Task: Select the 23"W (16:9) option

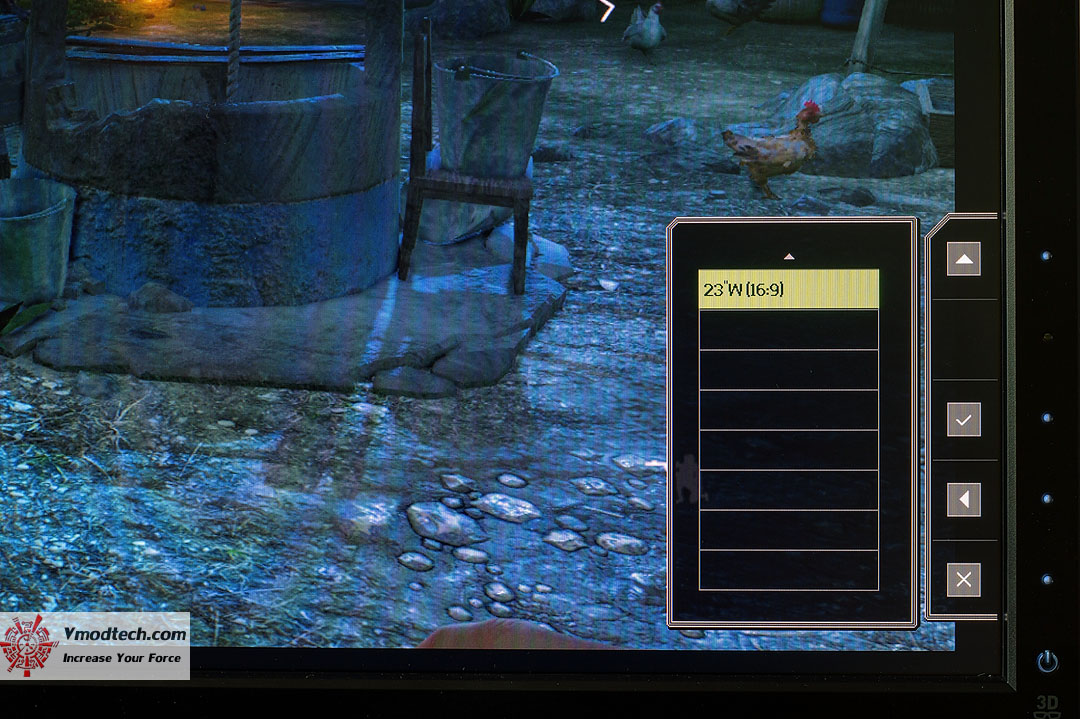Action: coord(788,290)
